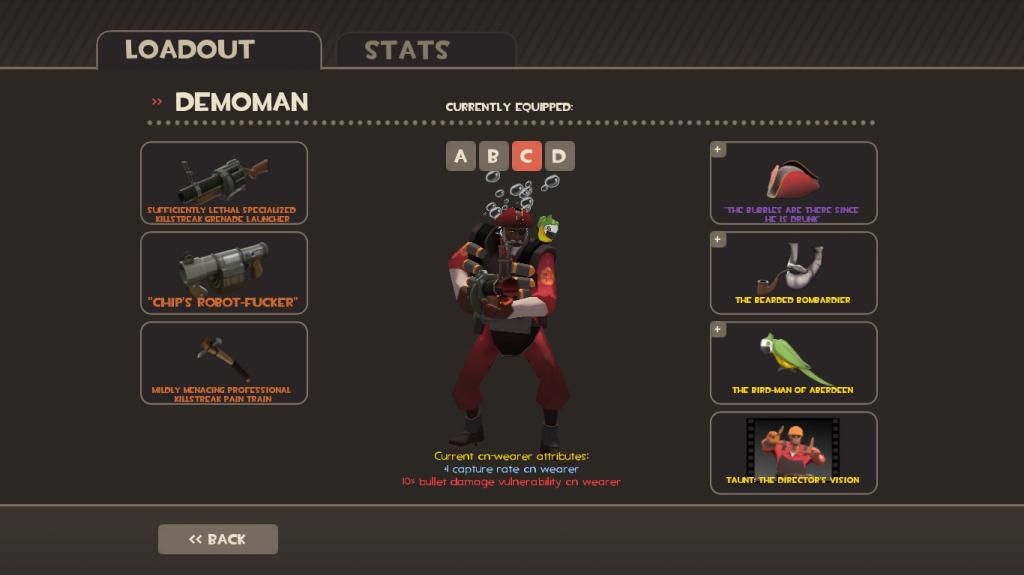1024x575 pixels.
Task: Choose loadout preset B
Action: coord(493,156)
